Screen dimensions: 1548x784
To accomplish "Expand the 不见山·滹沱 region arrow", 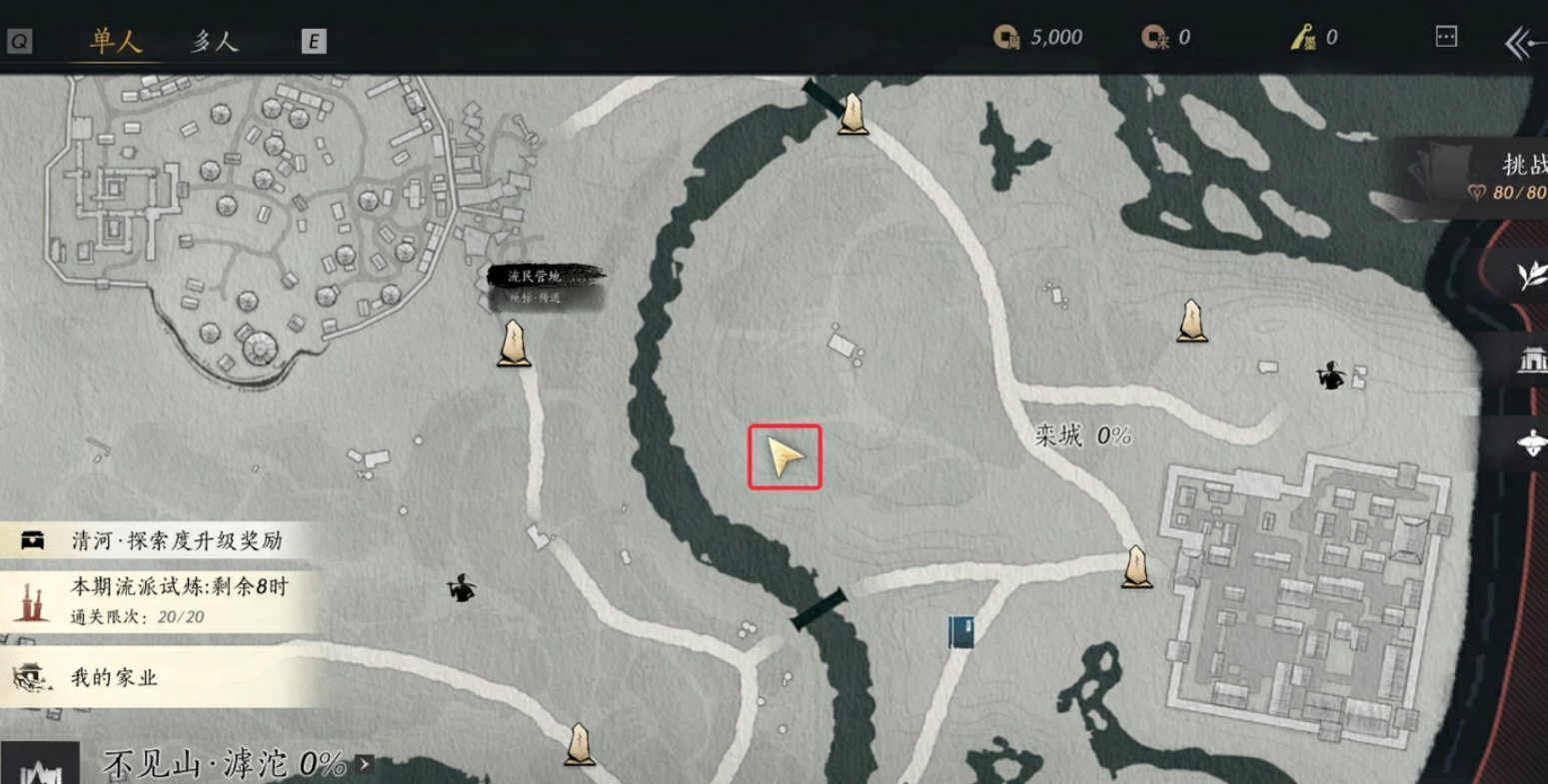I will pos(365,765).
